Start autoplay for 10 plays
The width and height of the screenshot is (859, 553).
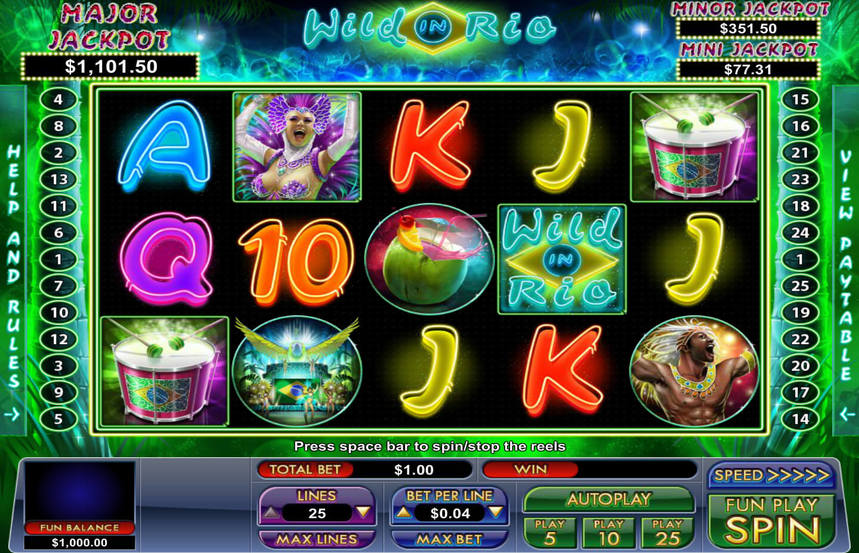609,532
